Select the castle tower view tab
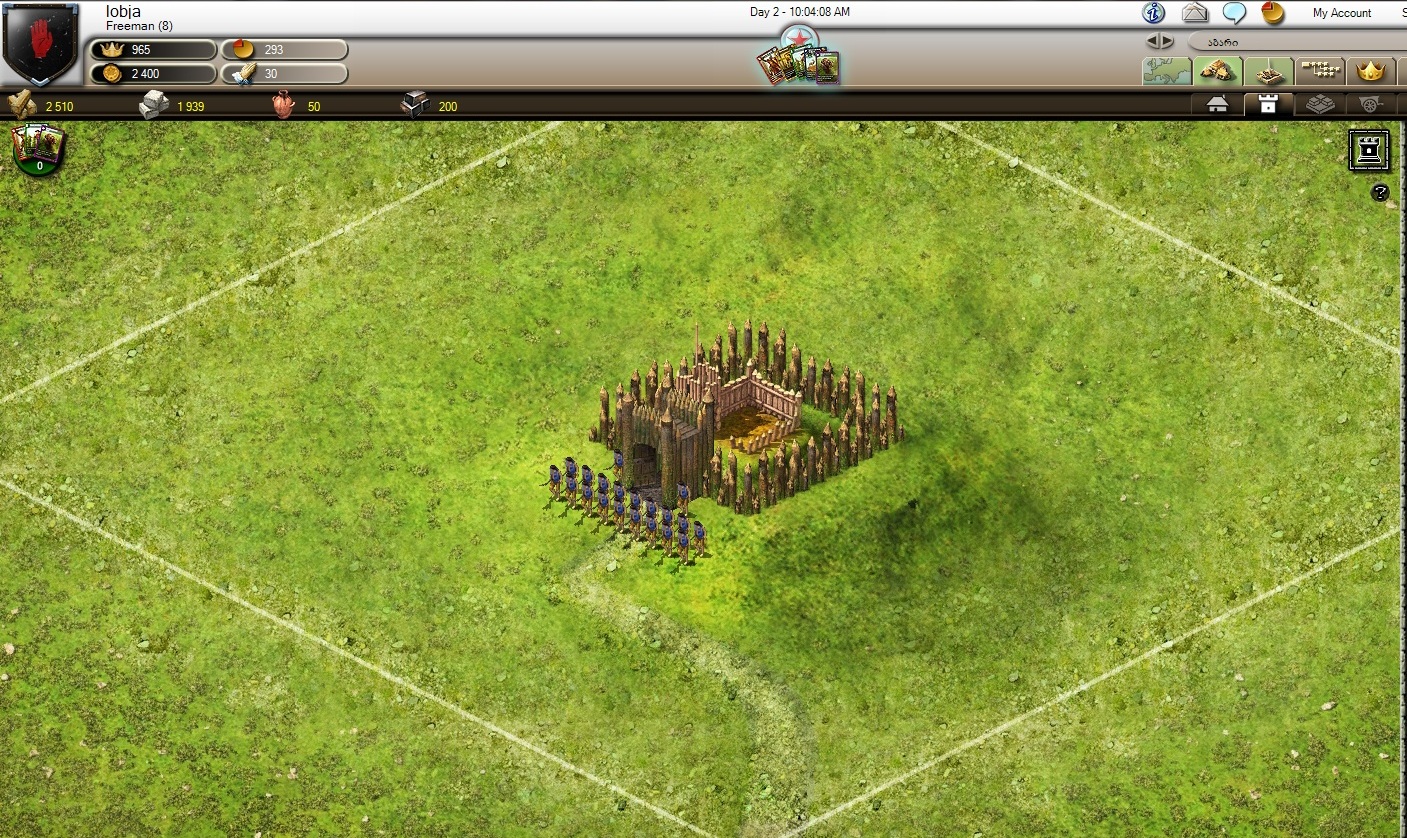The width and height of the screenshot is (1407, 838). click(1268, 104)
